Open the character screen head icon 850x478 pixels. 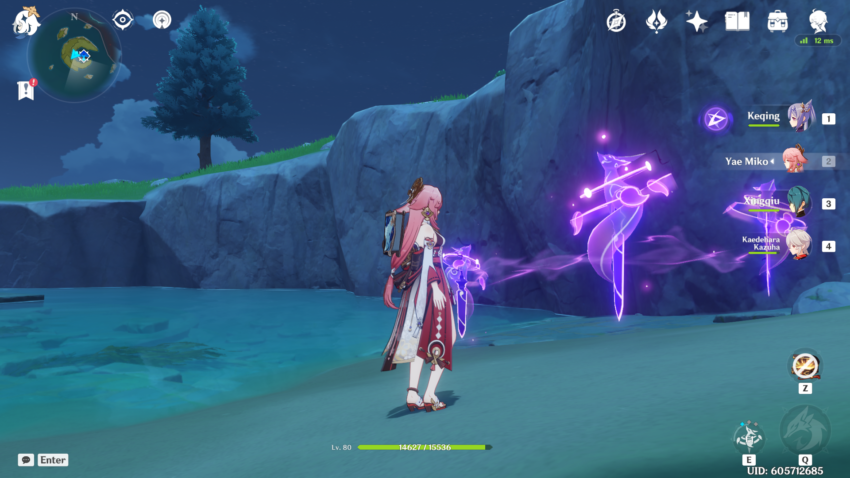tap(819, 20)
